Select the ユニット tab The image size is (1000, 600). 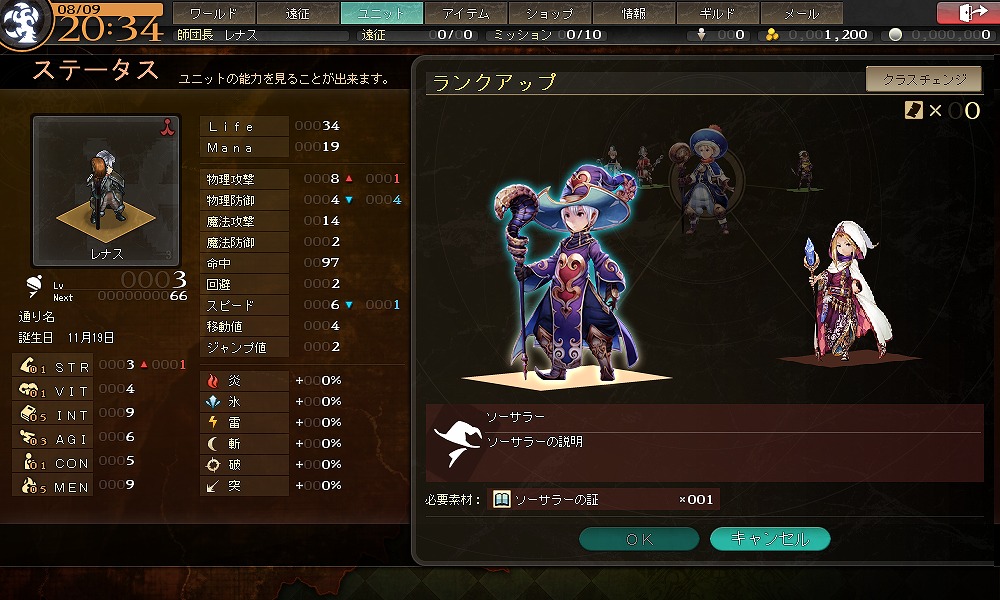[x=382, y=14]
